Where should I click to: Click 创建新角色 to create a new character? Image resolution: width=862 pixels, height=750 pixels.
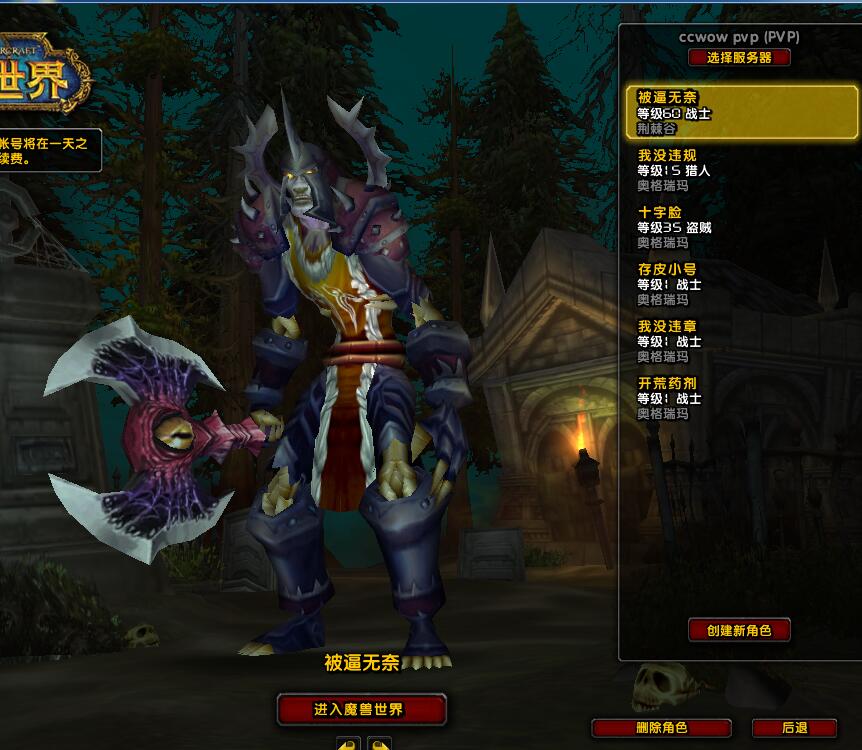pyautogui.click(x=739, y=630)
